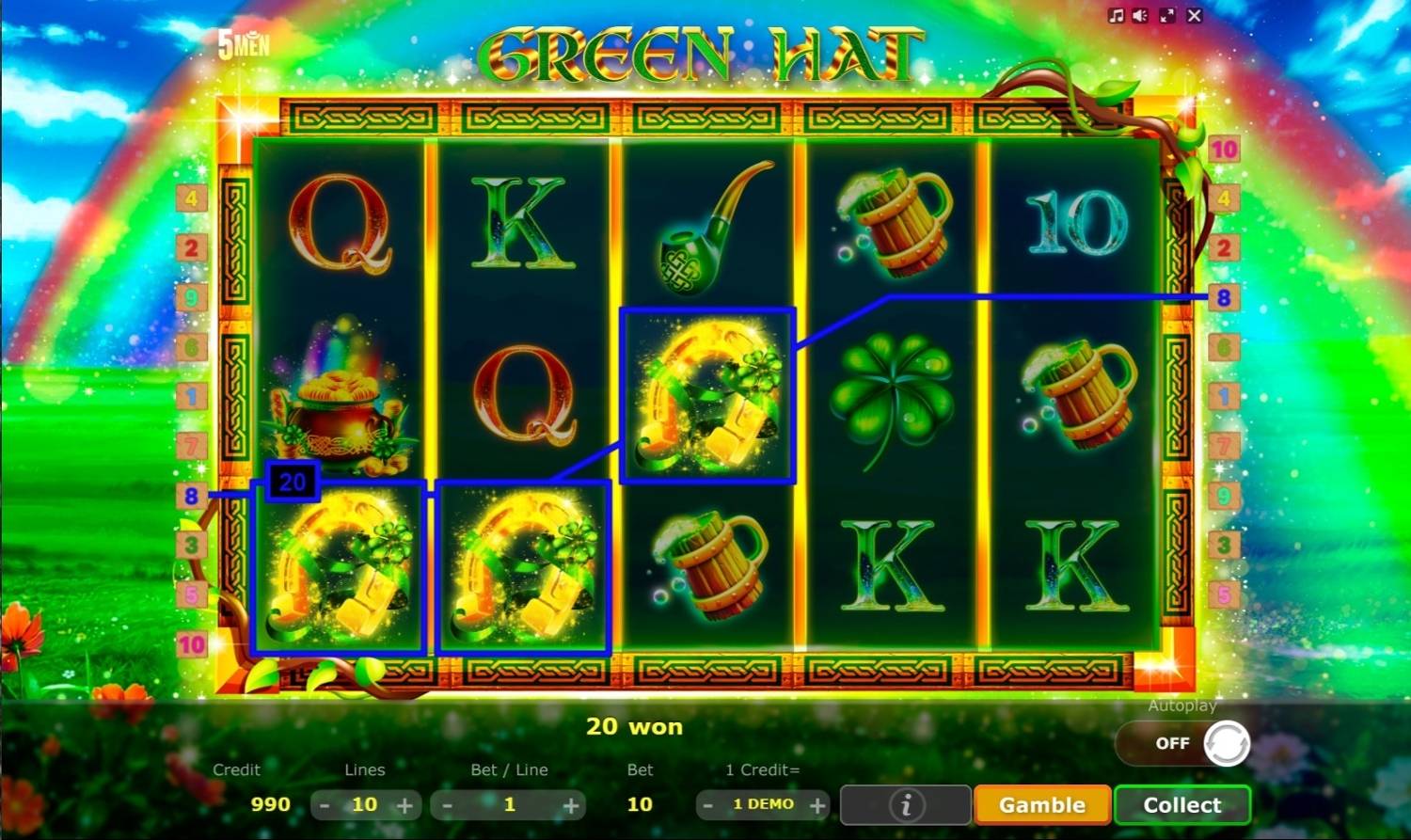Image resolution: width=1411 pixels, height=840 pixels.
Task: Collect the 20 credit win
Action: (x=1182, y=805)
